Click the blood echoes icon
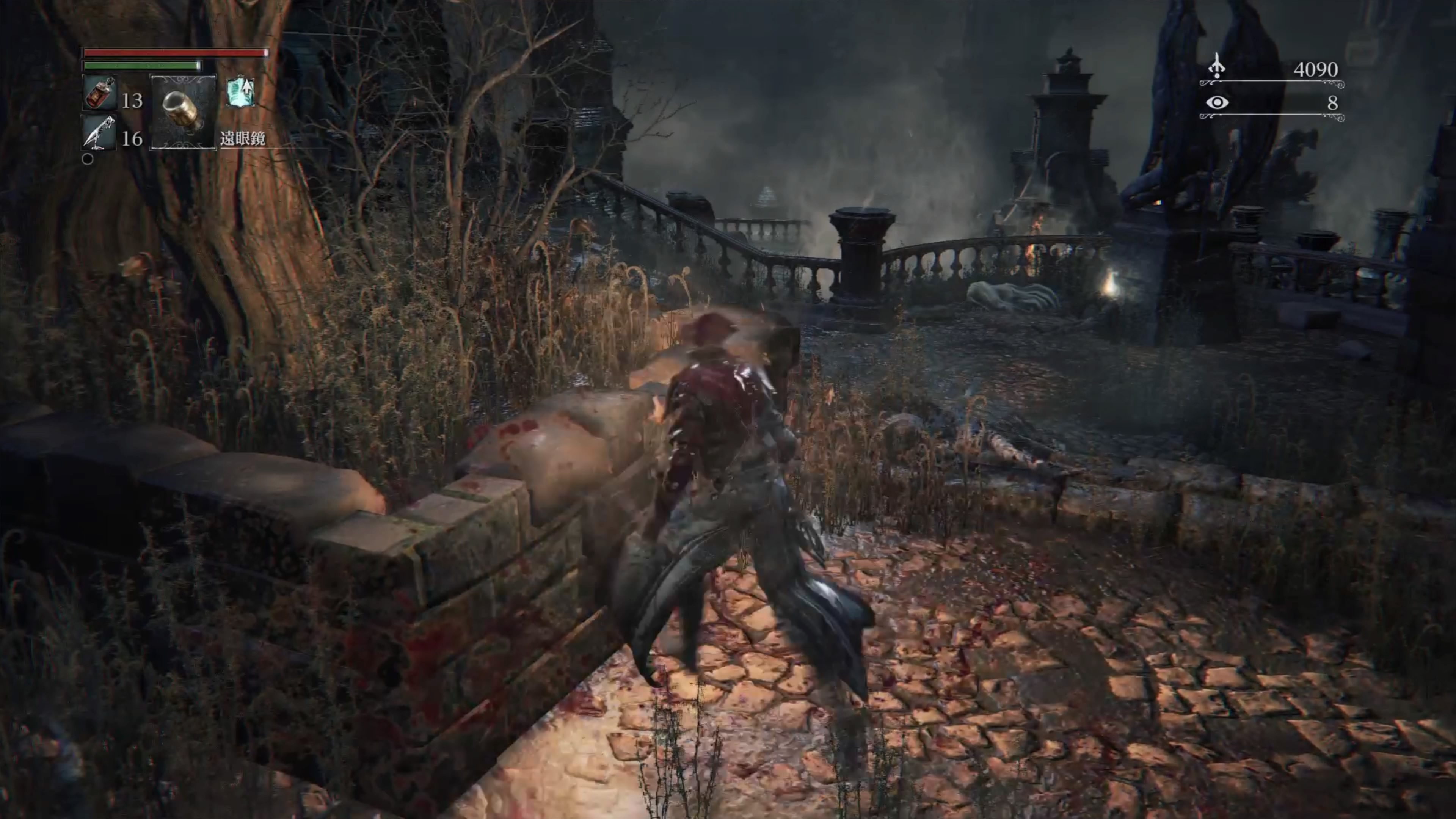The width and height of the screenshot is (1456, 819). click(1216, 67)
